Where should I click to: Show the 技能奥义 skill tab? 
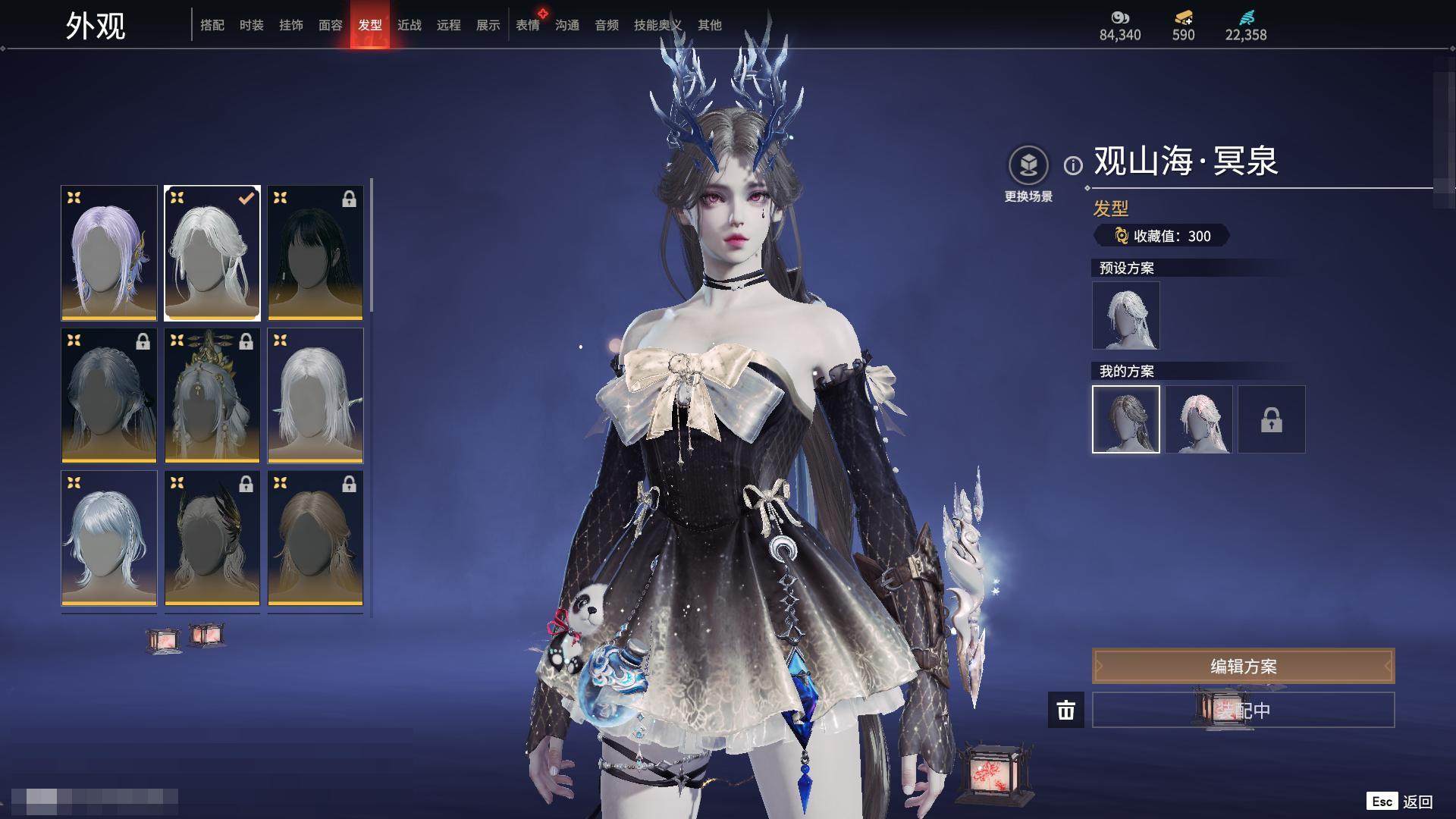coord(657,26)
